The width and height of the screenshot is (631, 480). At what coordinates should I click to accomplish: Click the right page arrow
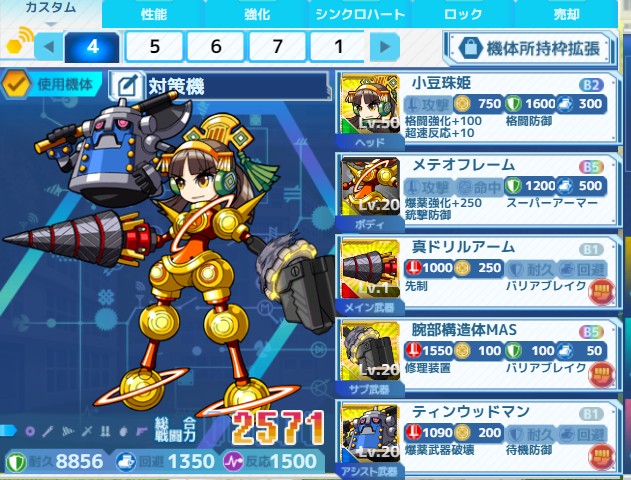pos(384,46)
